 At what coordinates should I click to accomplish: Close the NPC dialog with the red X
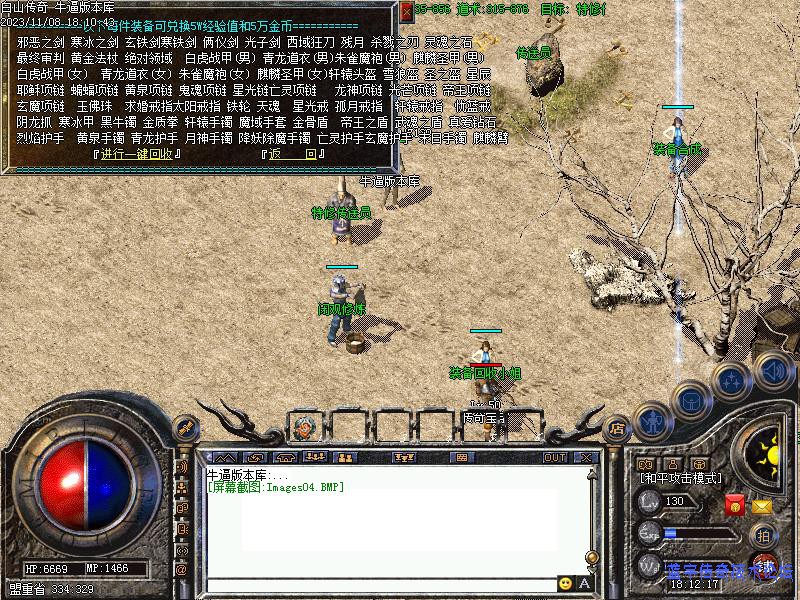click(406, 10)
